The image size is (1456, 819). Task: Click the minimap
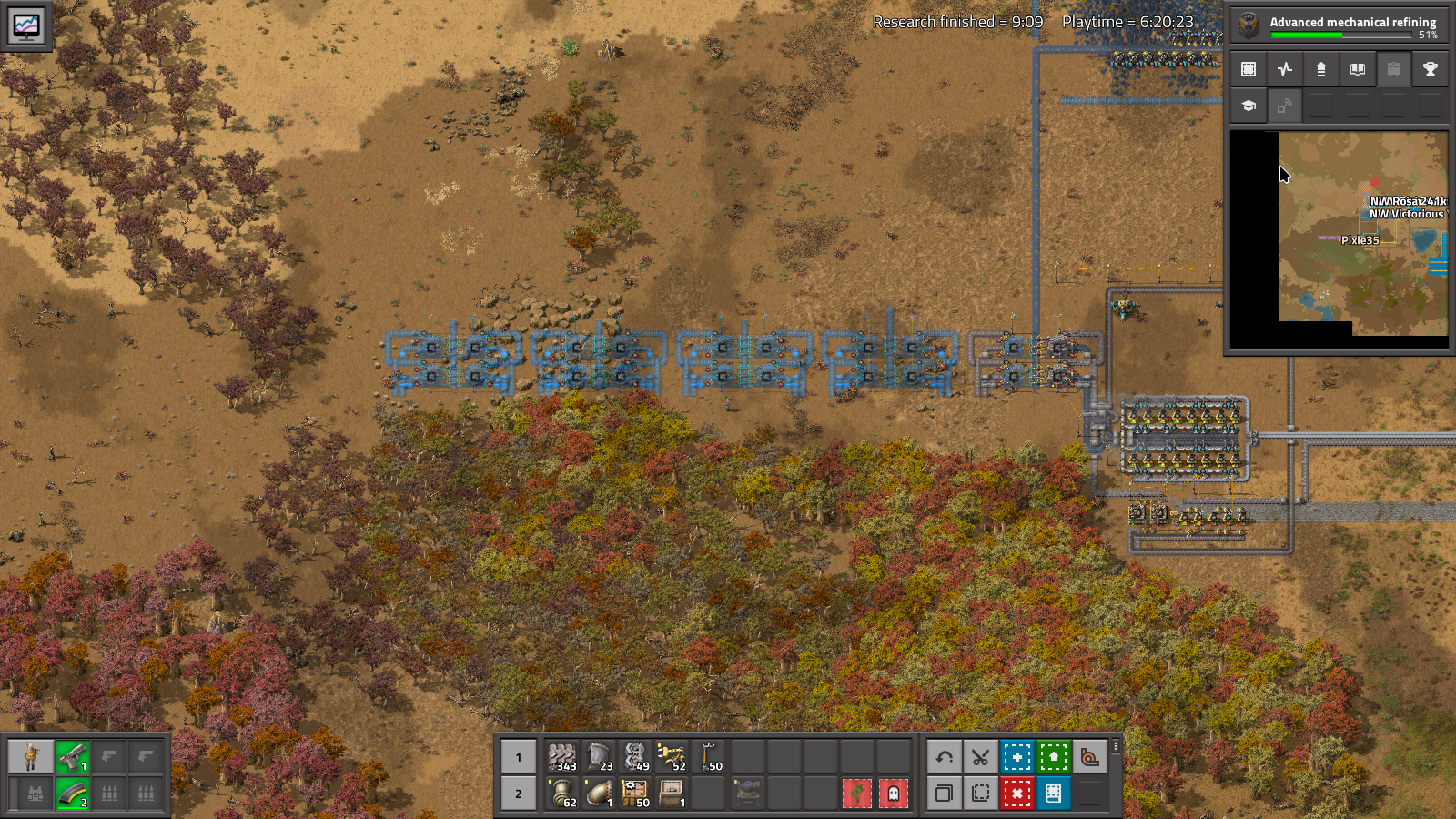1362,233
